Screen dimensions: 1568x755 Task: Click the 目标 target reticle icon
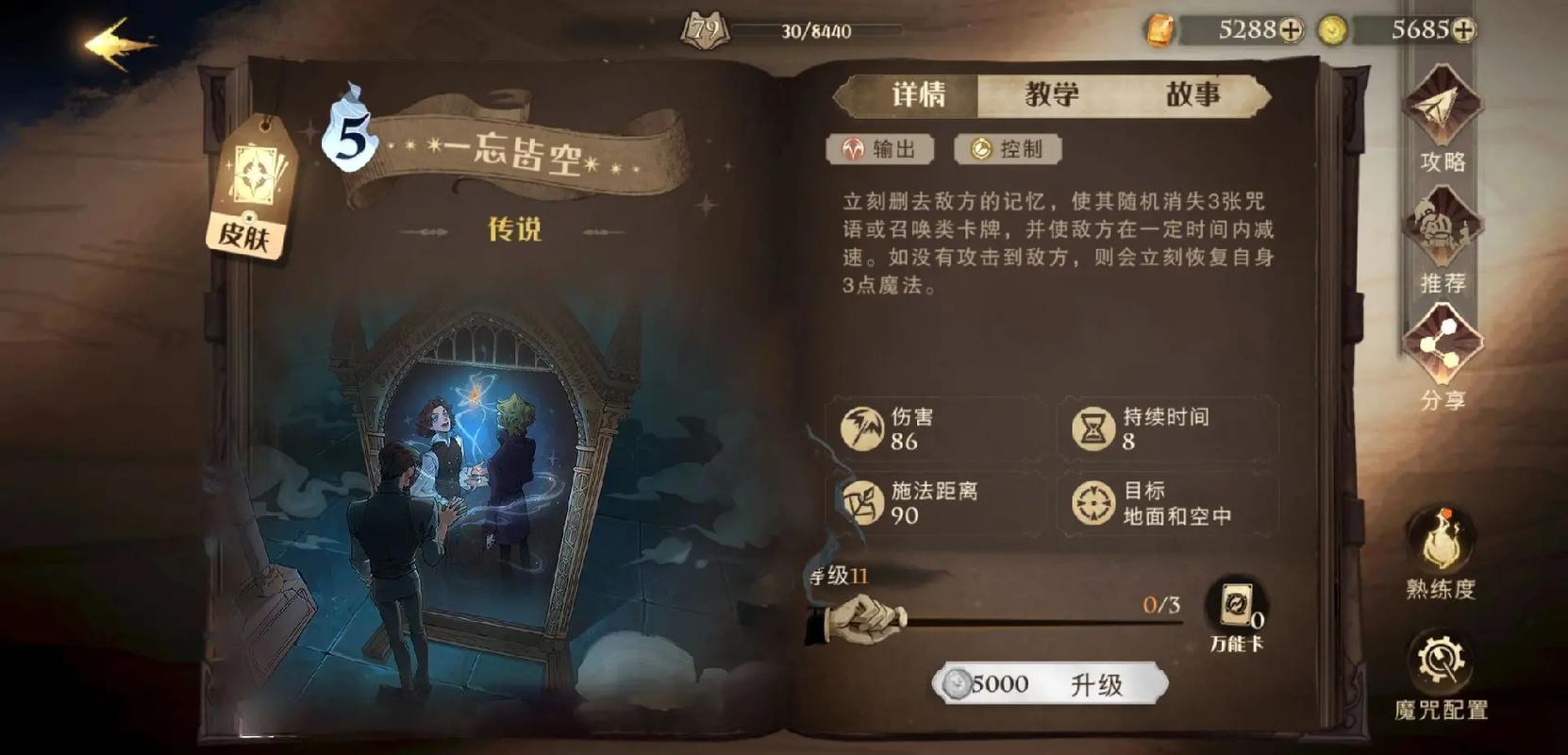[1093, 501]
